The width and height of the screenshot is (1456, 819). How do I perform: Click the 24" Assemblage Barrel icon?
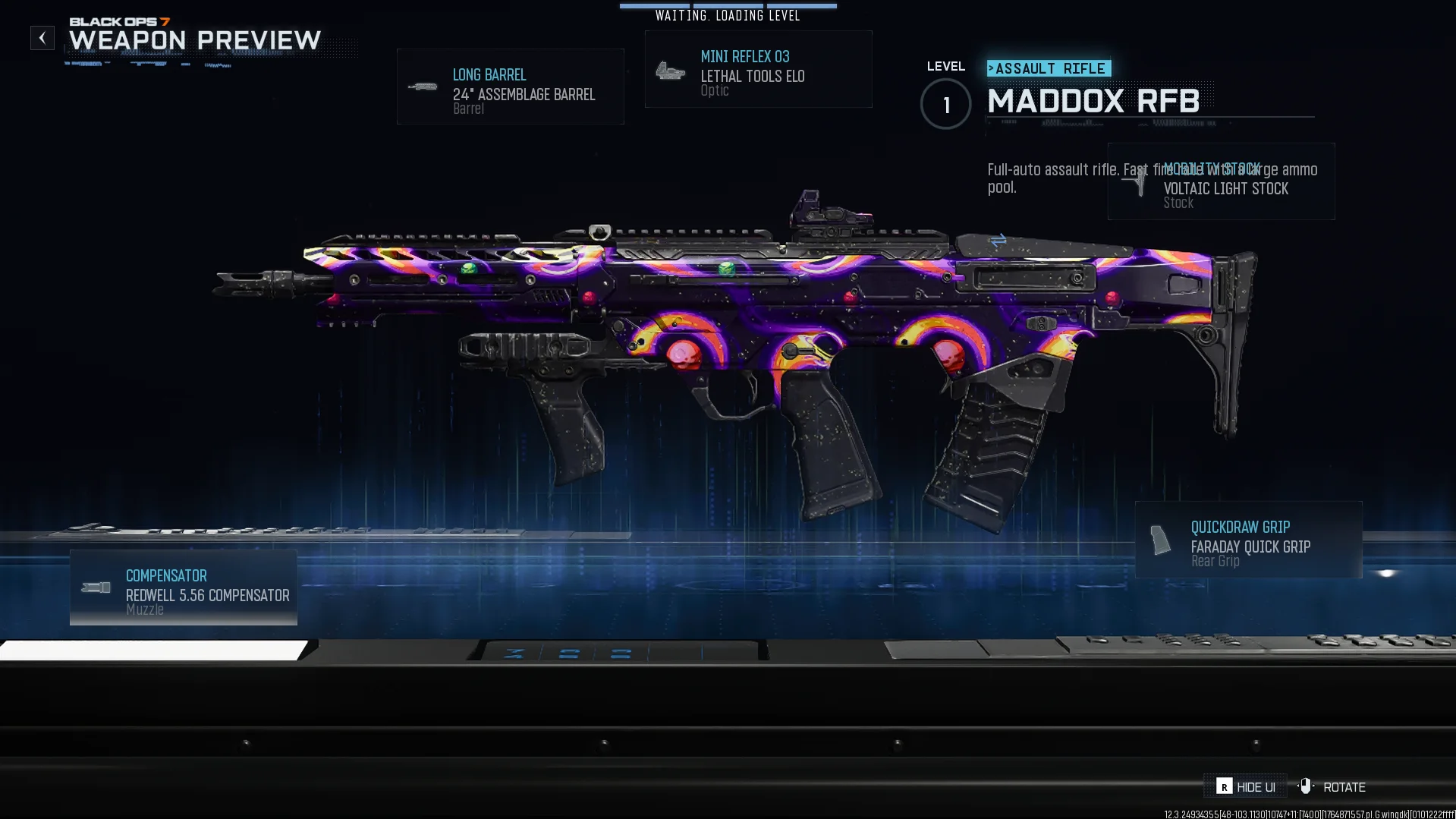tap(423, 86)
